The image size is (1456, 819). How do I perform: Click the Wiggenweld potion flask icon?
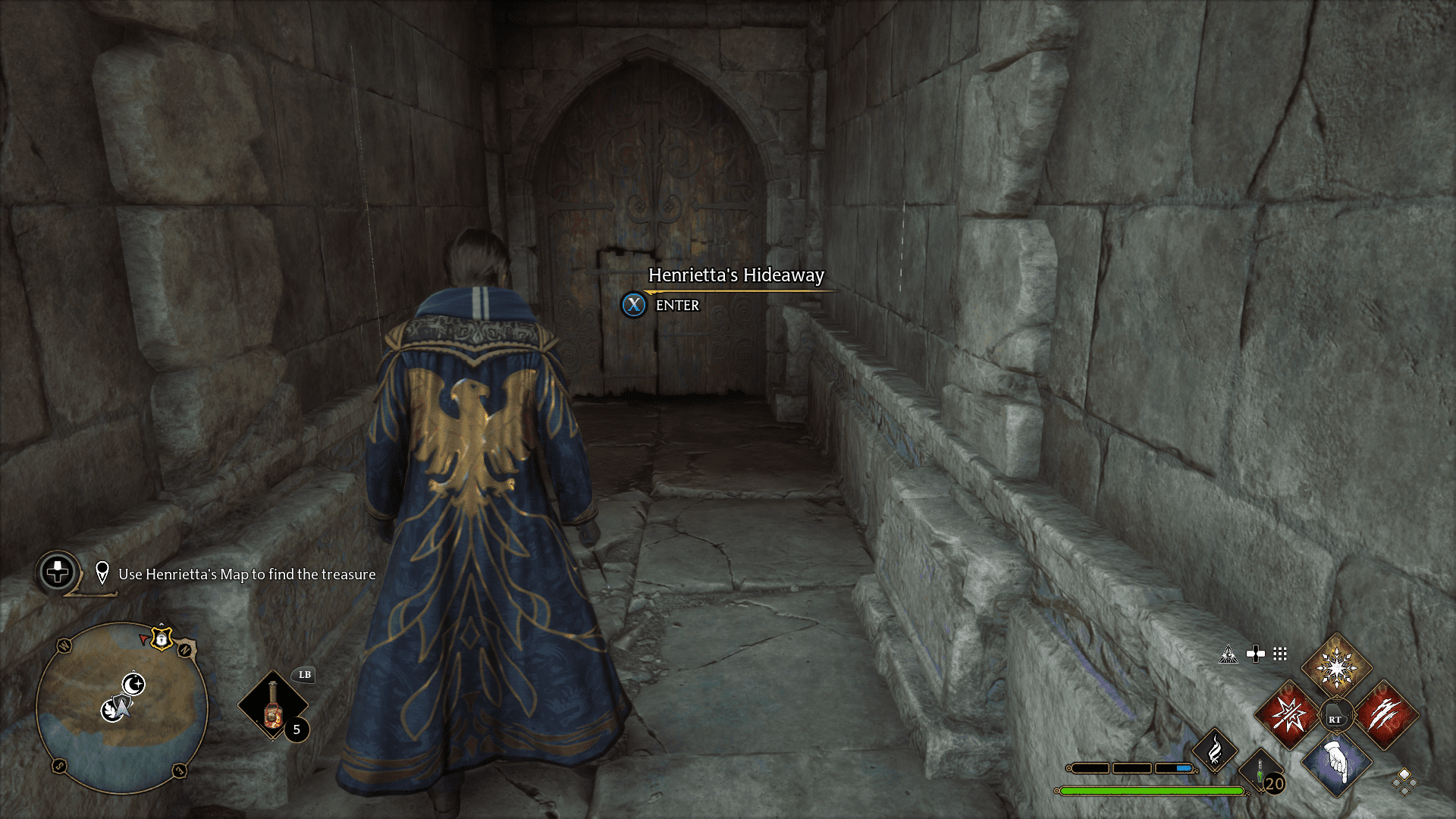point(1259,770)
